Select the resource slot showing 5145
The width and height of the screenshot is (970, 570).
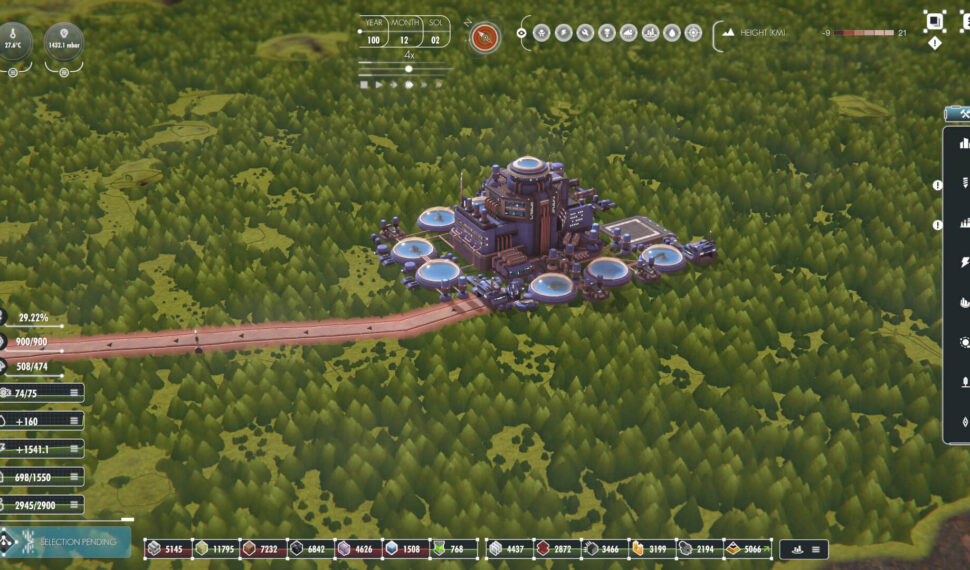[x=166, y=548]
